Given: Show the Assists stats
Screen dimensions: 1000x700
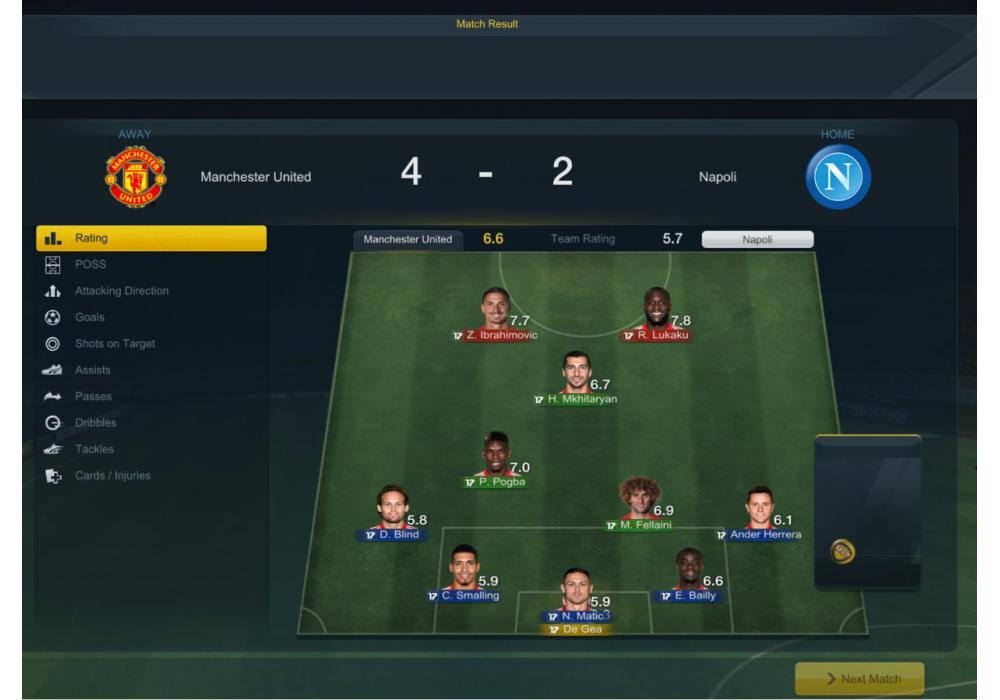Looking at the screenshot, I should (x=92, y=370).
